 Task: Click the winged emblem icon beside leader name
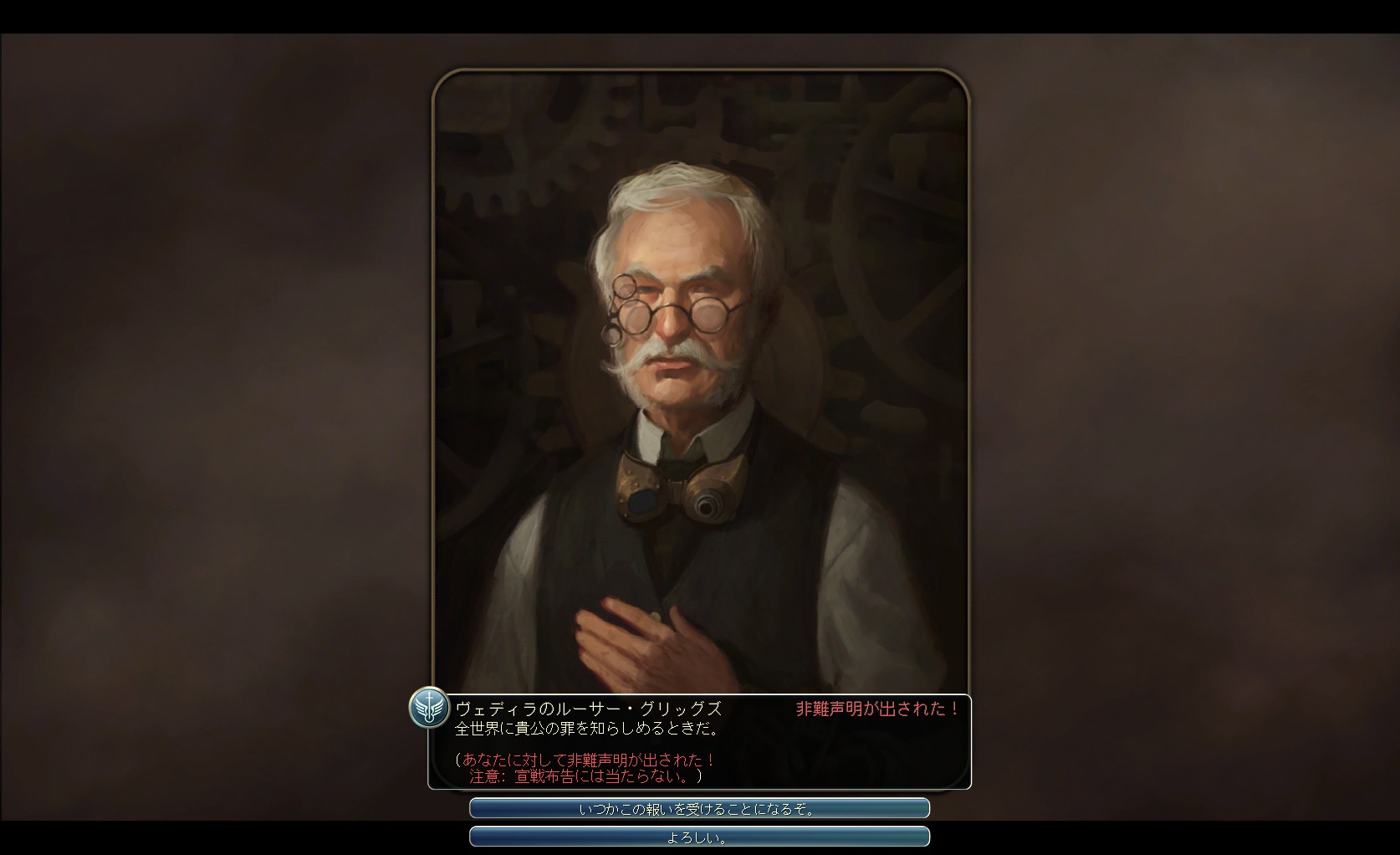429,709
